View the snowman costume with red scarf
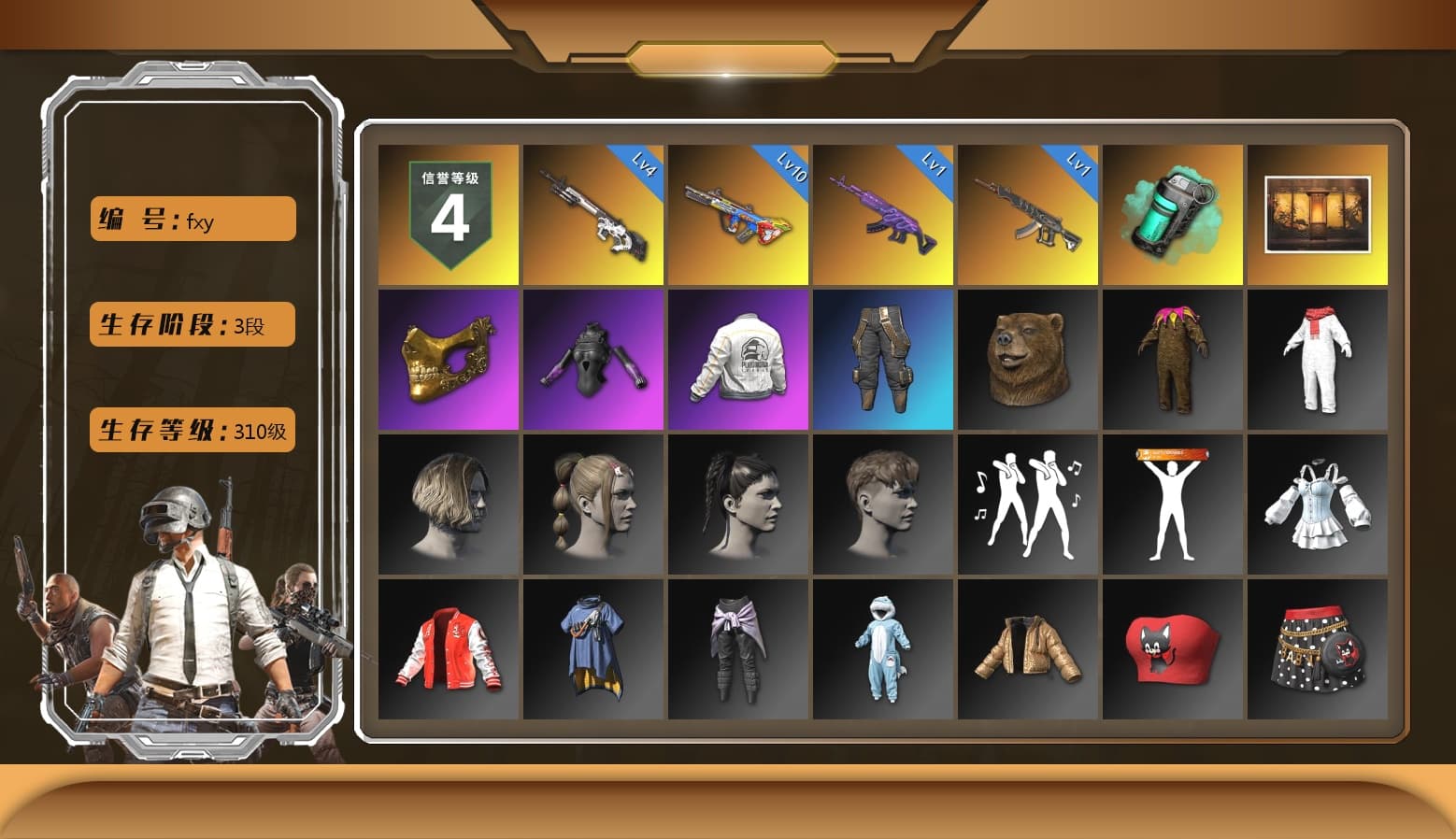Image resolution: width=1456 pixels, height=839 pixels. (1318, 360)
